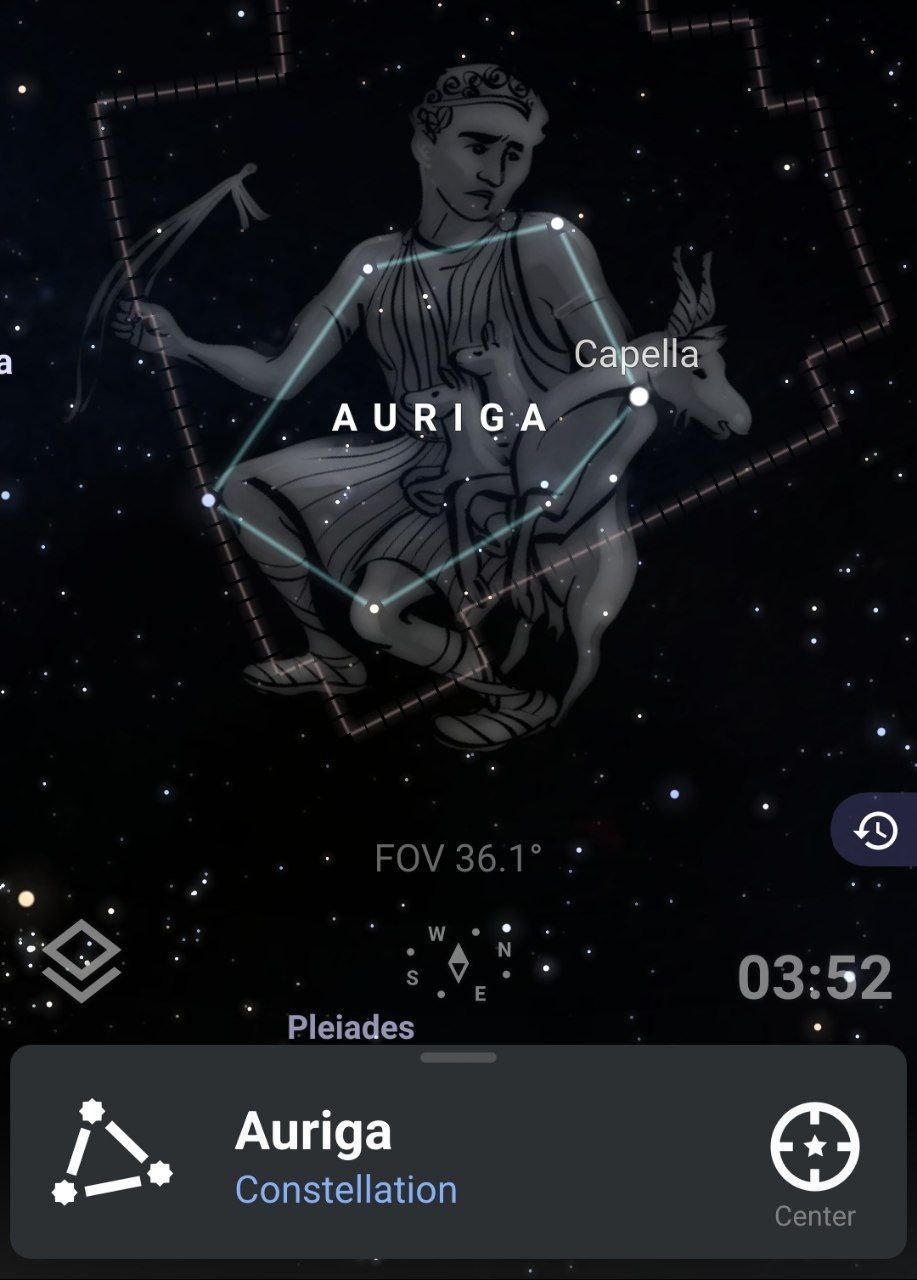Open the 03:52 time control
Viewport: 917px width, 1280px height.
pos(814,978)
